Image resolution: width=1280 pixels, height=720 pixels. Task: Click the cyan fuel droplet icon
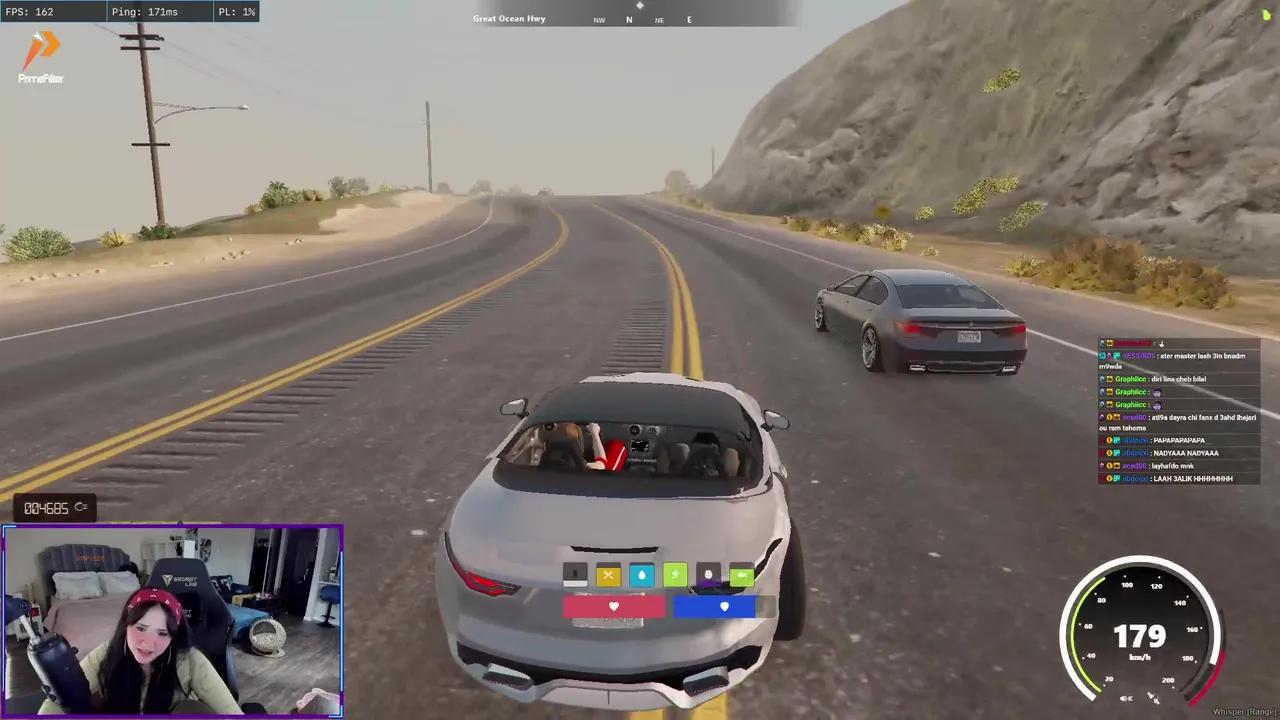tap(641, 574)
